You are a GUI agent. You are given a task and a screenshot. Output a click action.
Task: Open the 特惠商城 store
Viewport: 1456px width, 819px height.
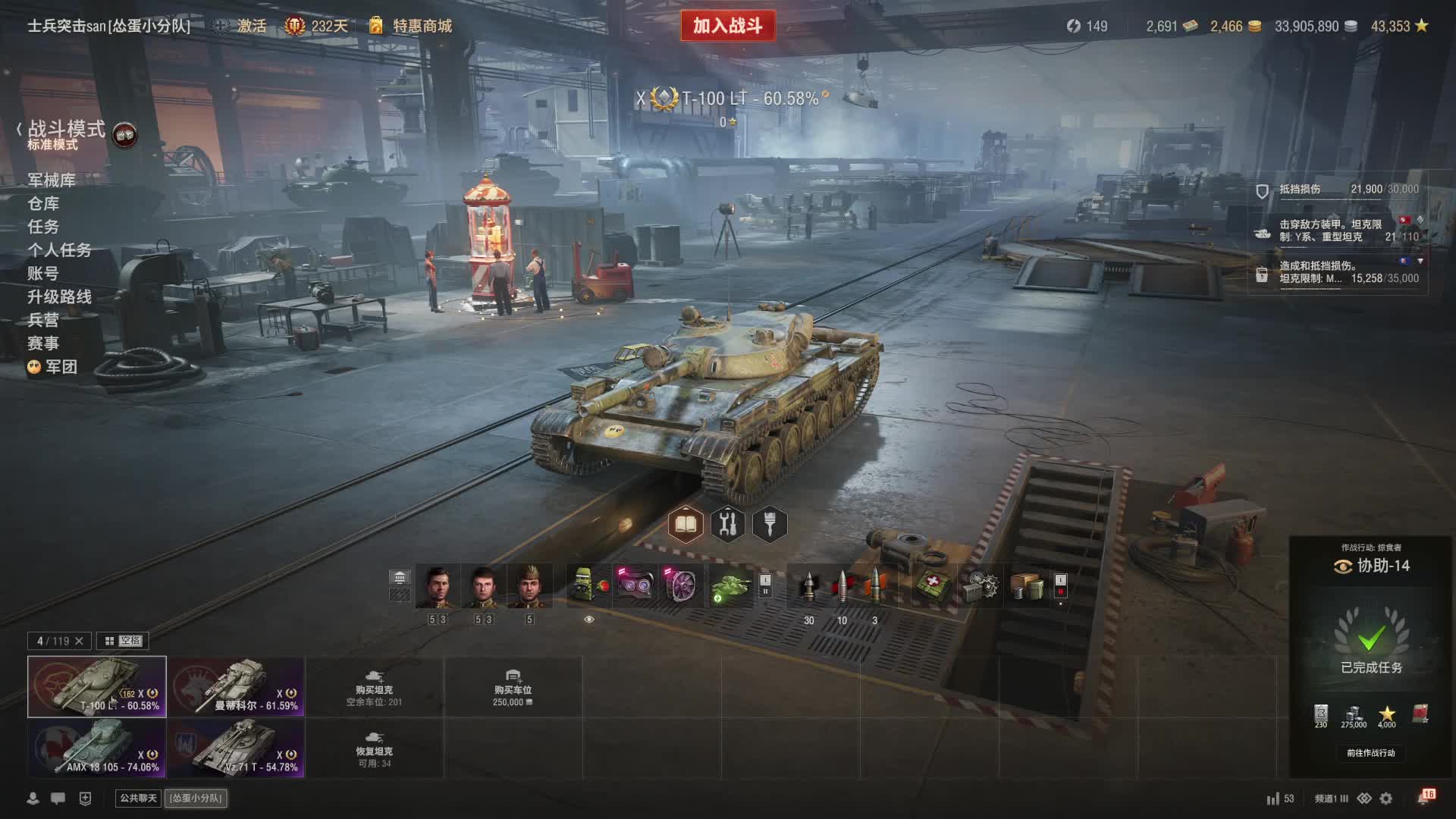point(422,26)
